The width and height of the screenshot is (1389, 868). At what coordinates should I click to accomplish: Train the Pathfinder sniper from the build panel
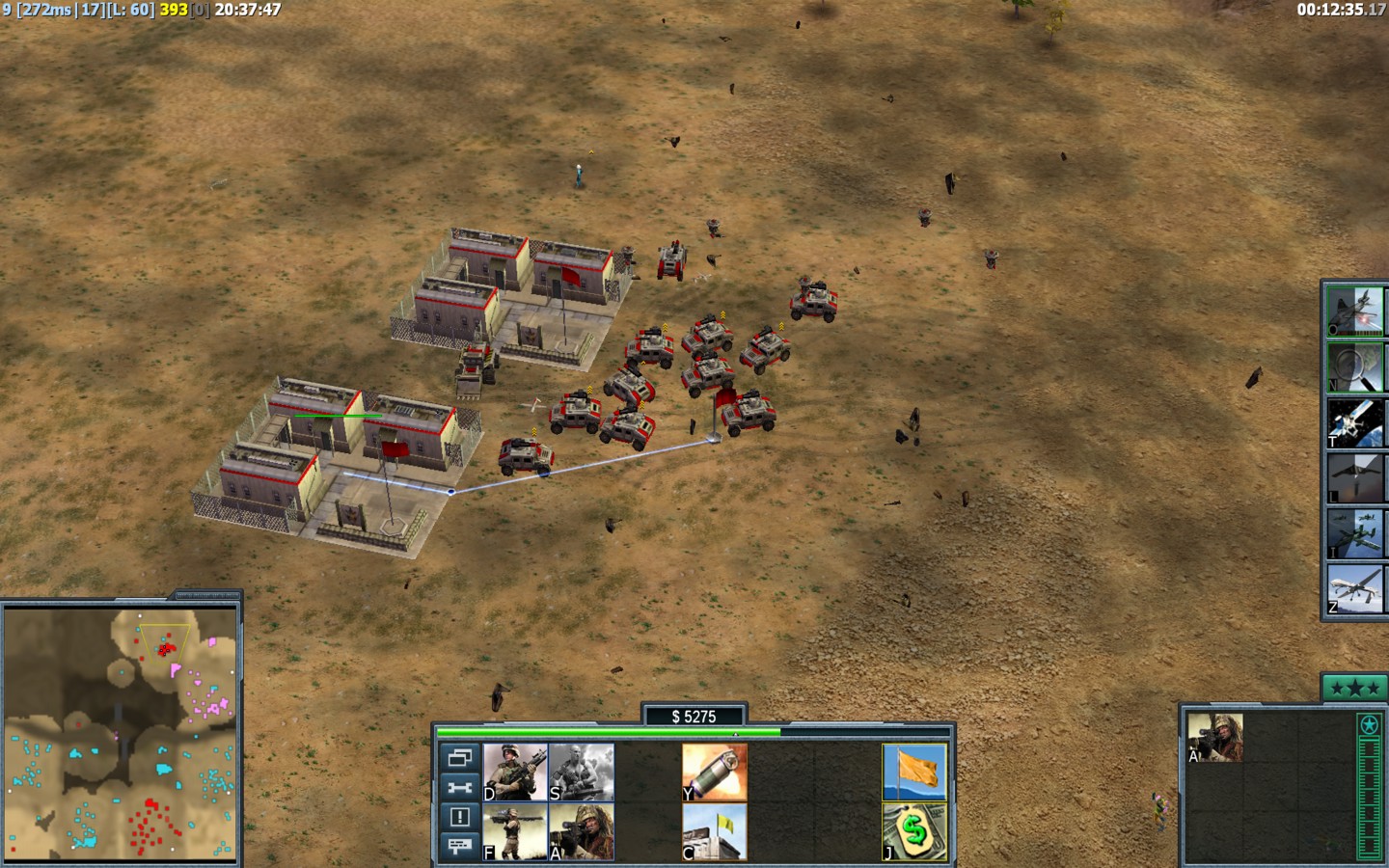coord(581,831)
